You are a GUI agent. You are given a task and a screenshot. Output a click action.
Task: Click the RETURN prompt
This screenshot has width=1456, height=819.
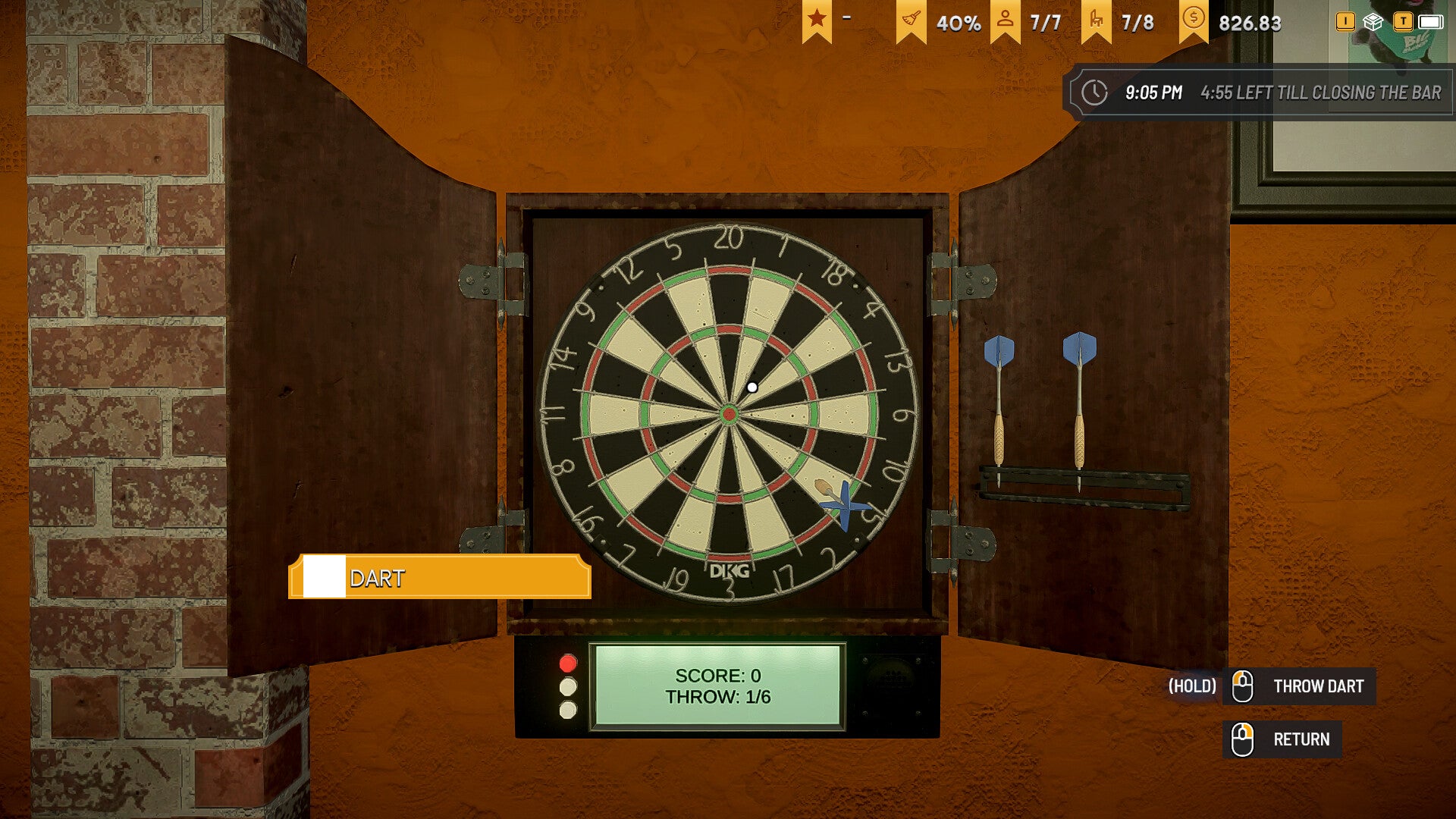coord(1303,739)
